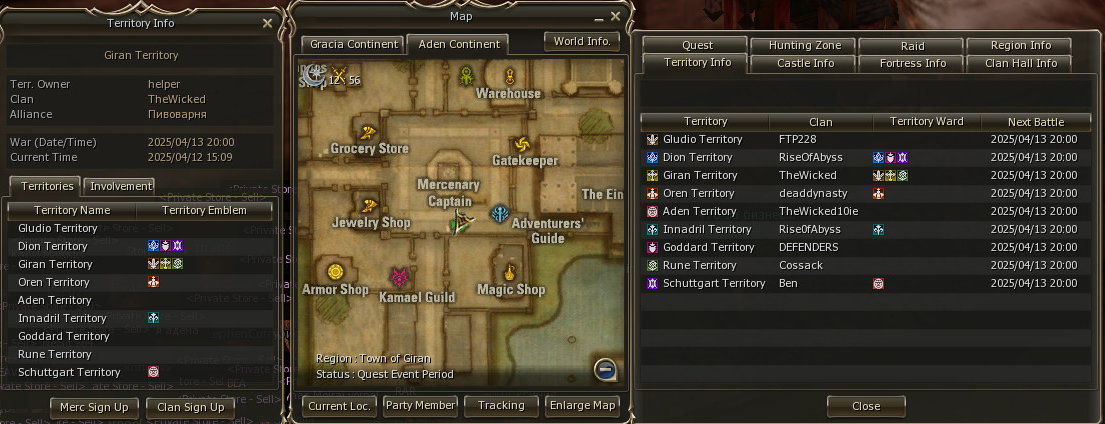
Task: Switch to Clan Hall Info tab
Action: coord(1020,63)
